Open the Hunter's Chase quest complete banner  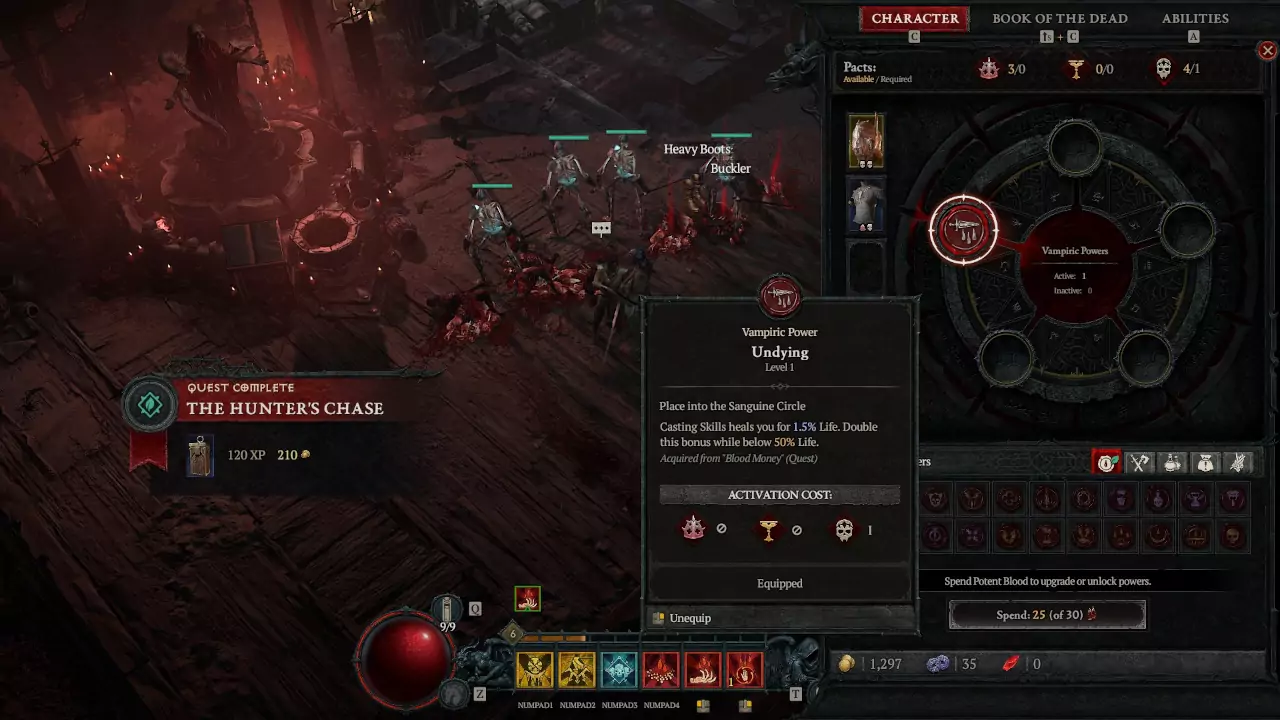pyautogui.click(x=285, y=408)
